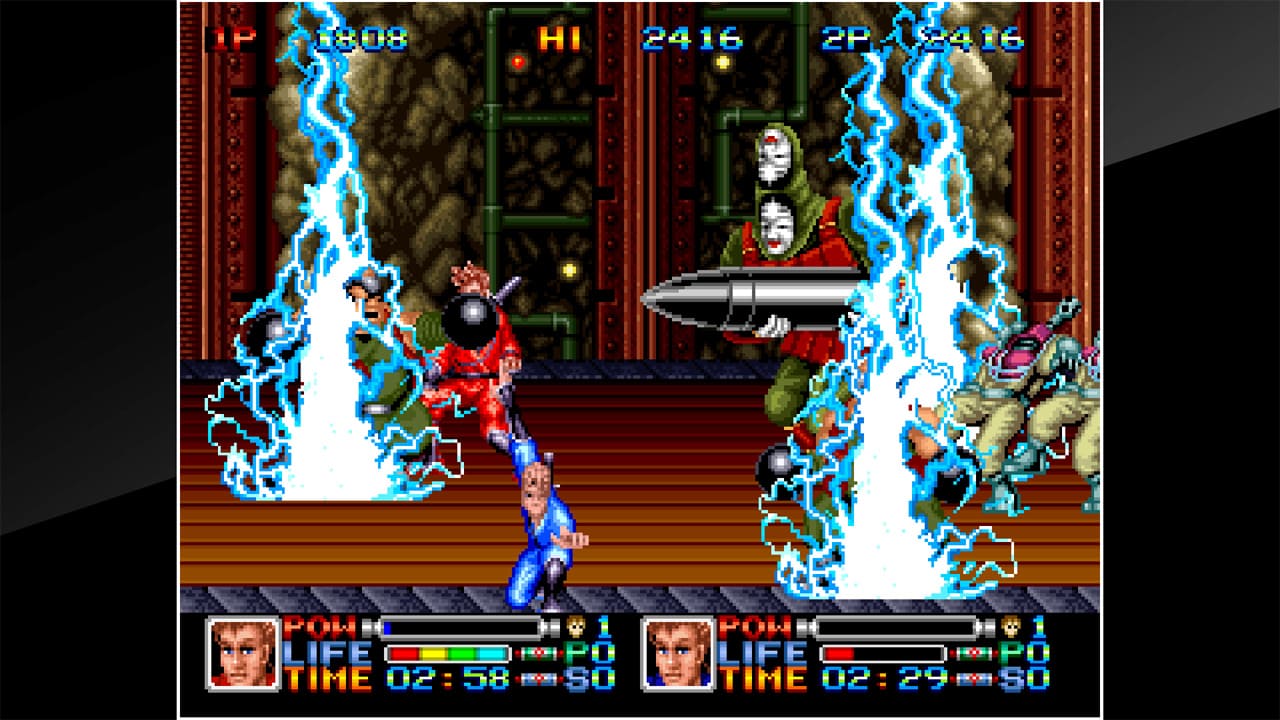
Task: Click player 2's red LIFE bar
Action: coord(882,654)
